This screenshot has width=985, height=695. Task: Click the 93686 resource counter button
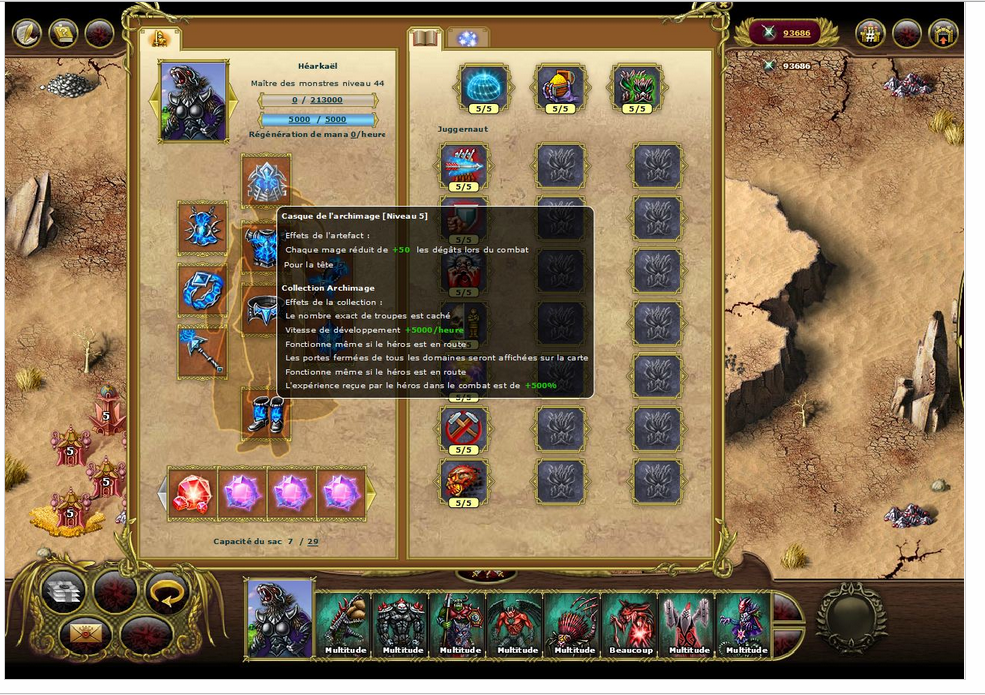786,33
